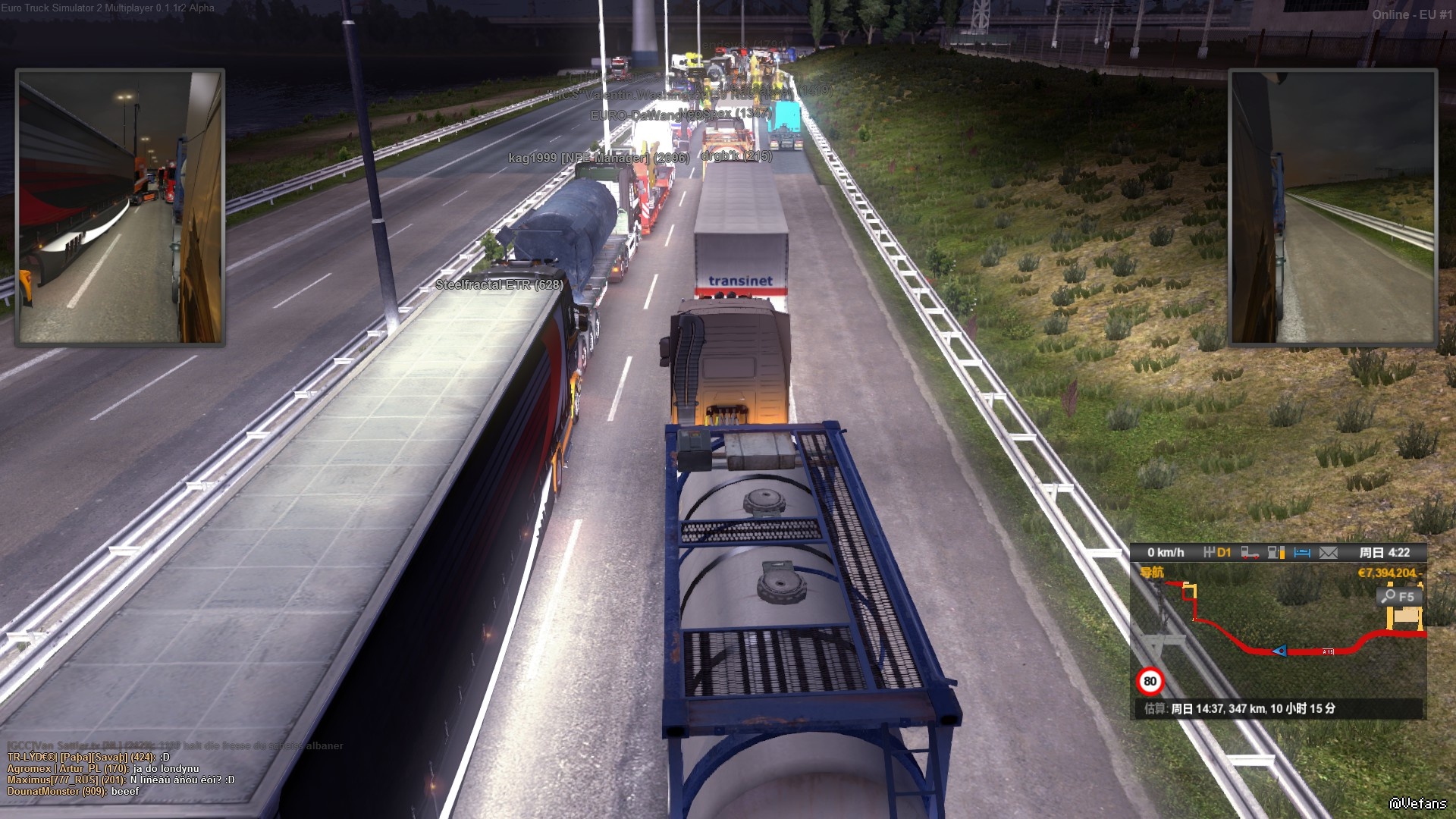The image size is (1456, 819).
Task: Open the blue bed rest indicator
Action: [1302, 553]
